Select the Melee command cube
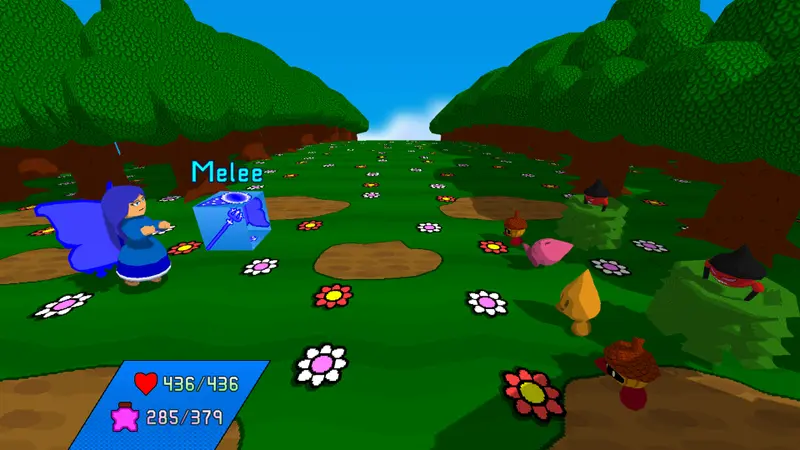Image resolution: width=800 pixels, height=450 pixels. (229, 221)
